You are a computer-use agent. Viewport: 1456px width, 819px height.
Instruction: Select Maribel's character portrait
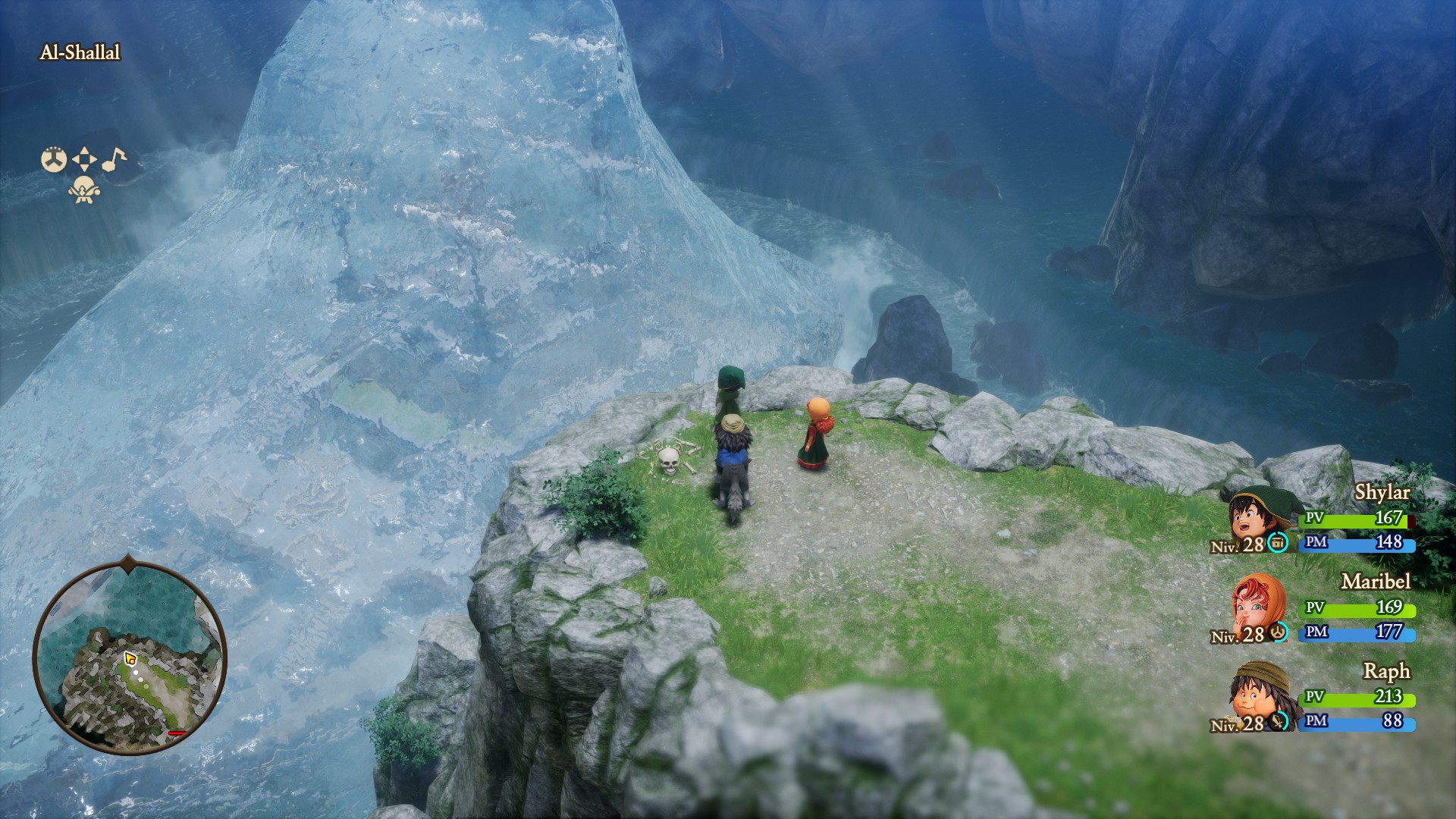(1260, 605)
